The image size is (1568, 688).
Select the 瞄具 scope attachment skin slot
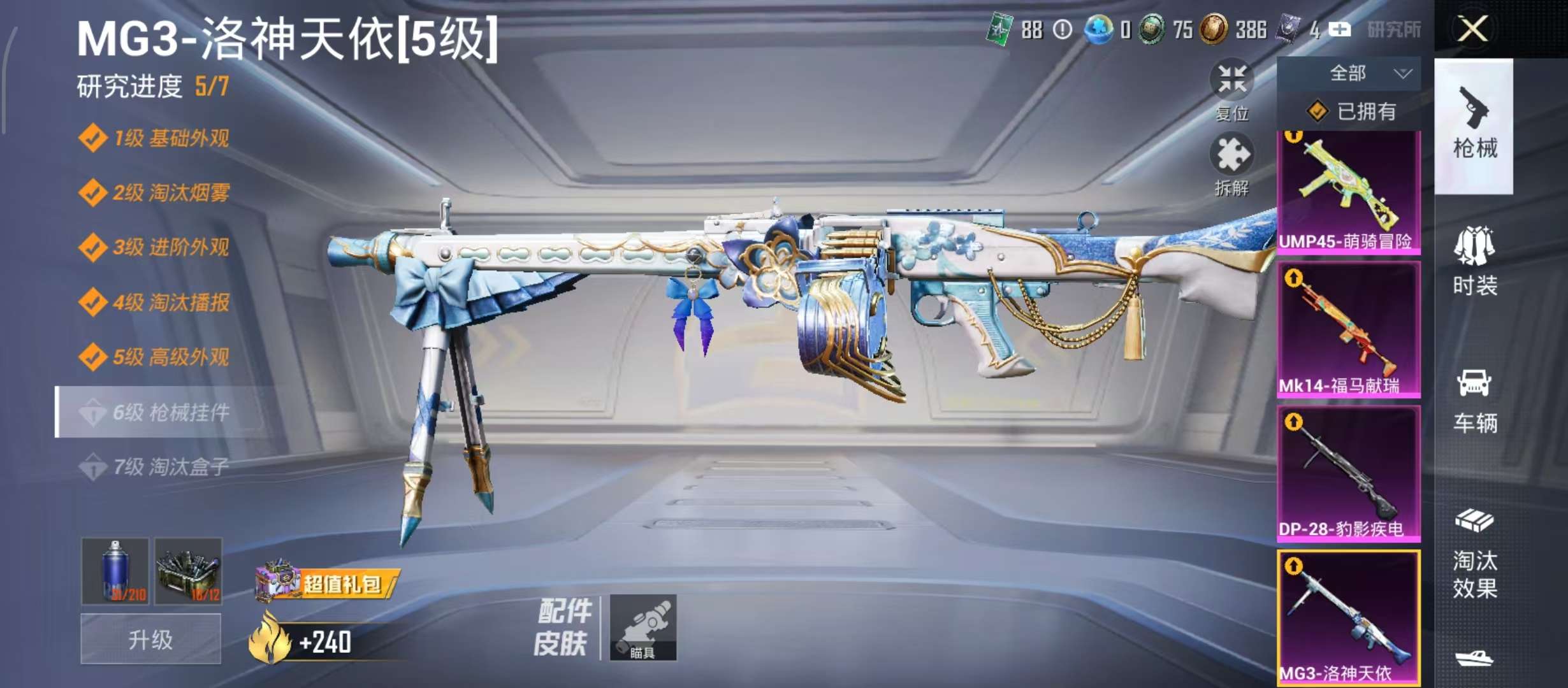[642, 627]
